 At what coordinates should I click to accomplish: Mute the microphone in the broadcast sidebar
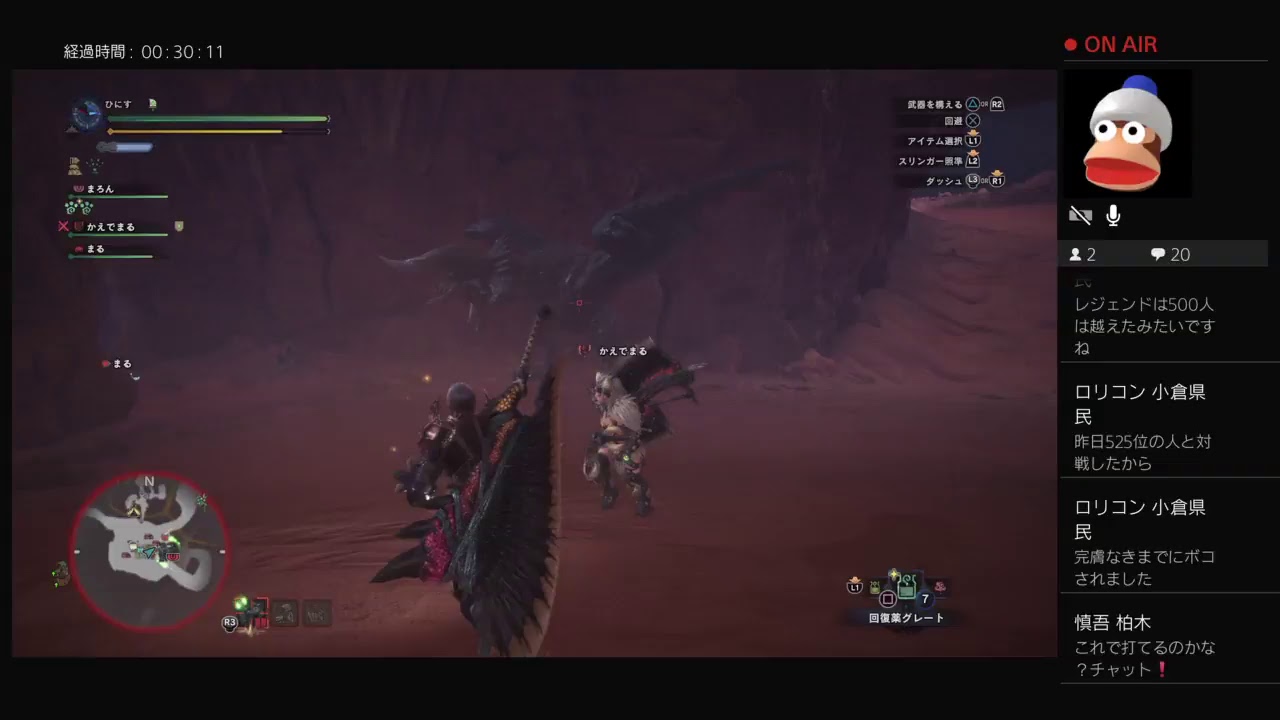coord(1112,214)
